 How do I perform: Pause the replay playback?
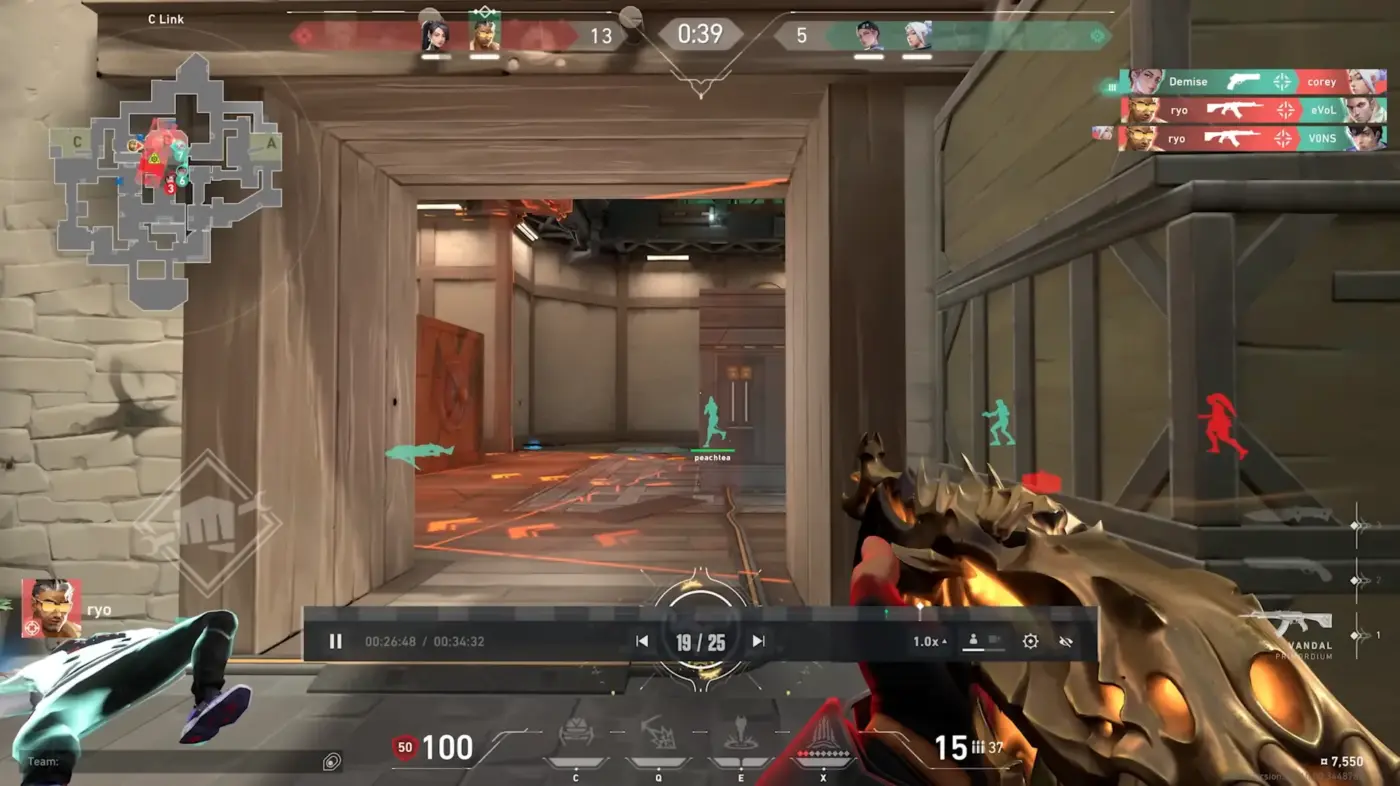[336, 641]
